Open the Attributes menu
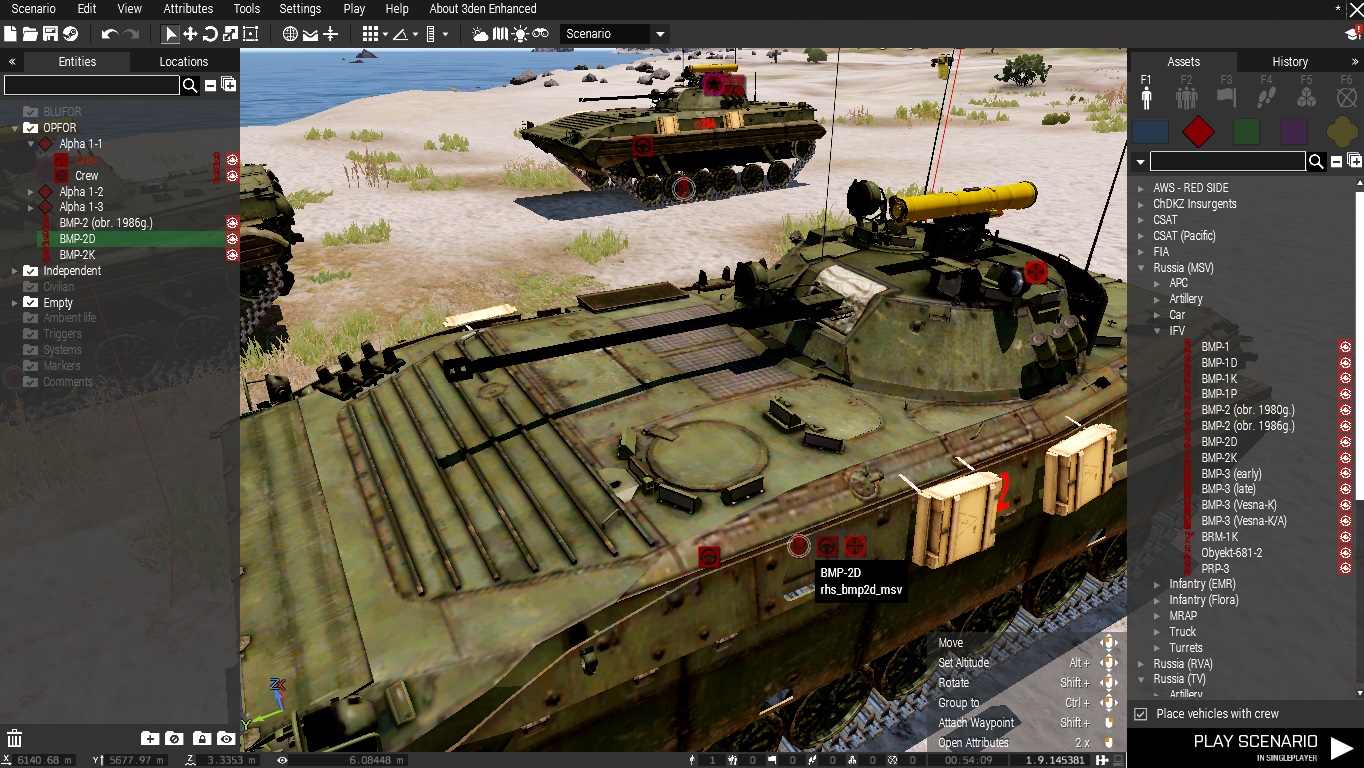The width and height of the screenshot is (1364, 768). 188,9
